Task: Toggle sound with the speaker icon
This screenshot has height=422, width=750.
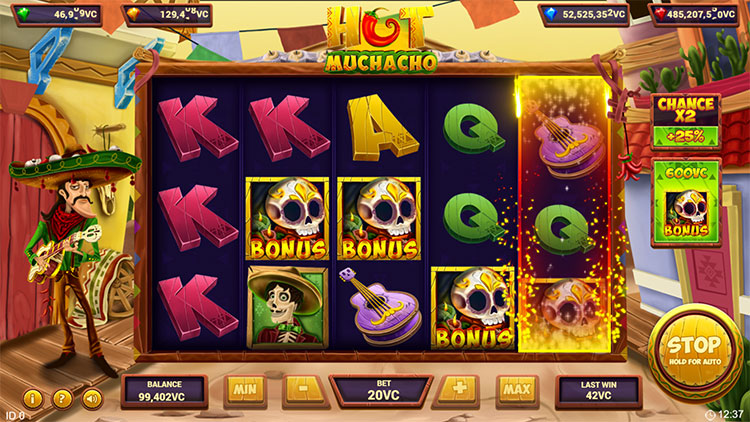Action: click(x=92, y=399)
